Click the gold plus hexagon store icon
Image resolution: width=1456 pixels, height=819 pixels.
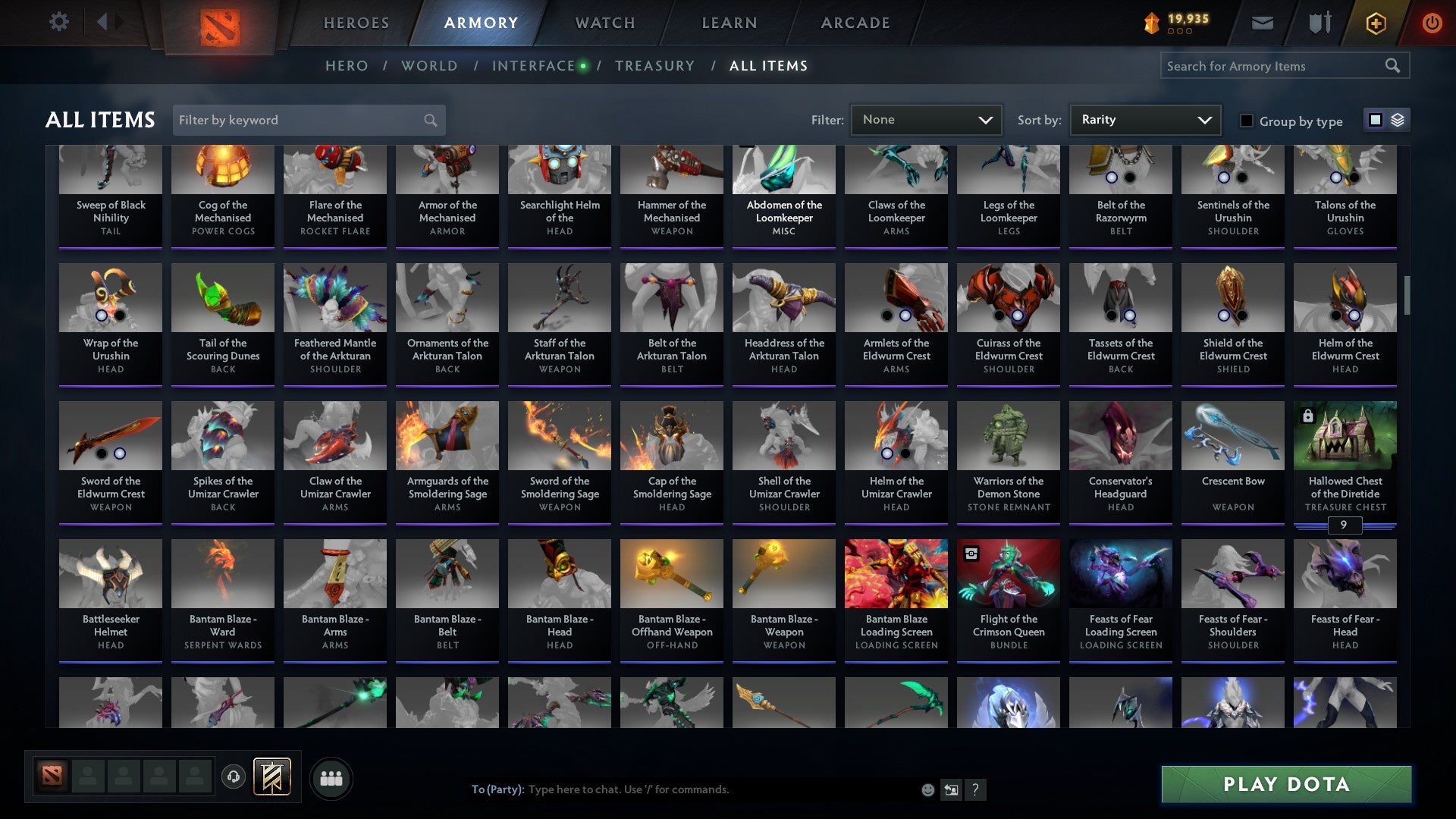pyautogui.click(x=1375, y=23)
